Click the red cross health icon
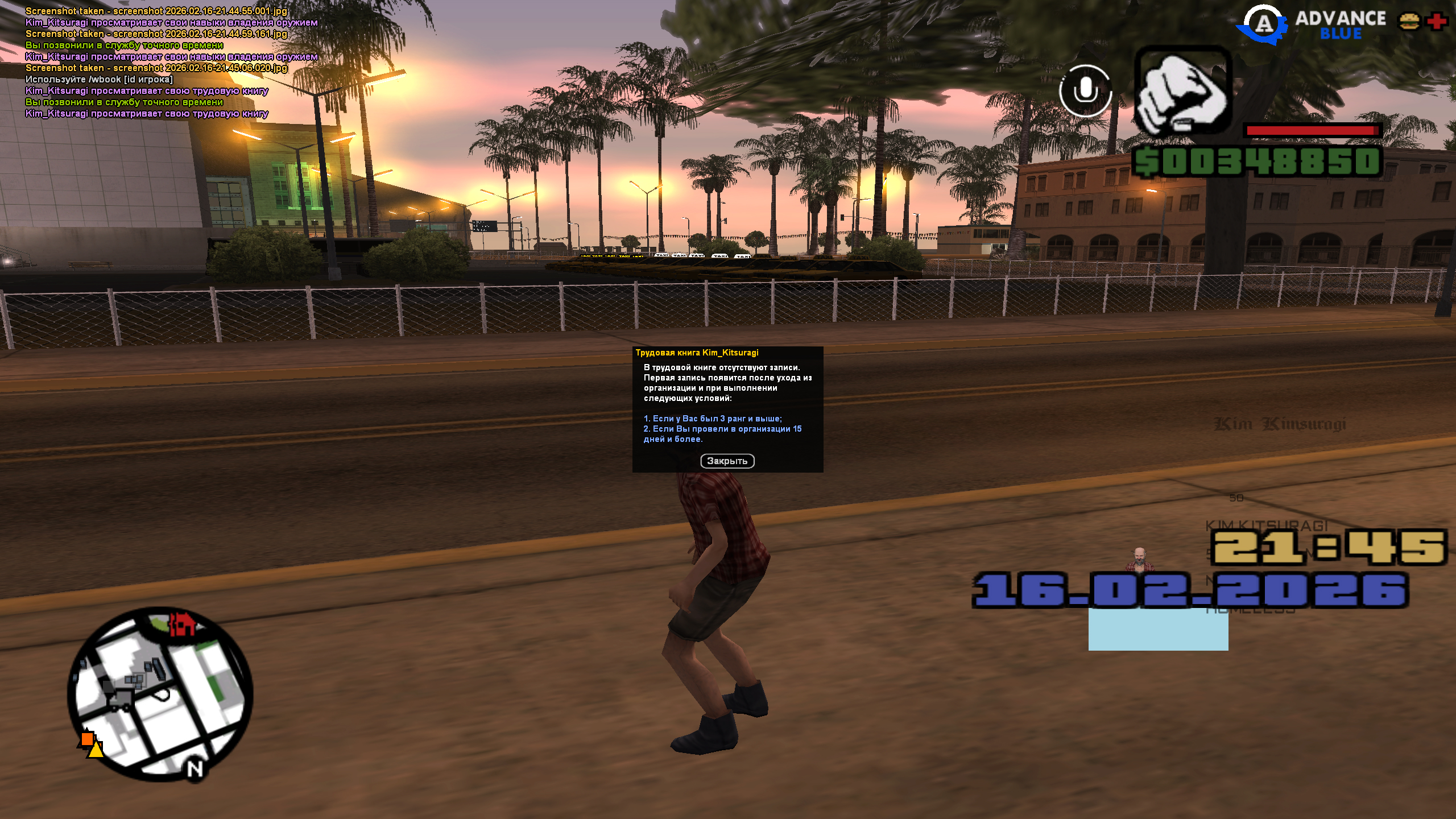This screenshot has width=1456, height=819. (x=1437, y=22)
